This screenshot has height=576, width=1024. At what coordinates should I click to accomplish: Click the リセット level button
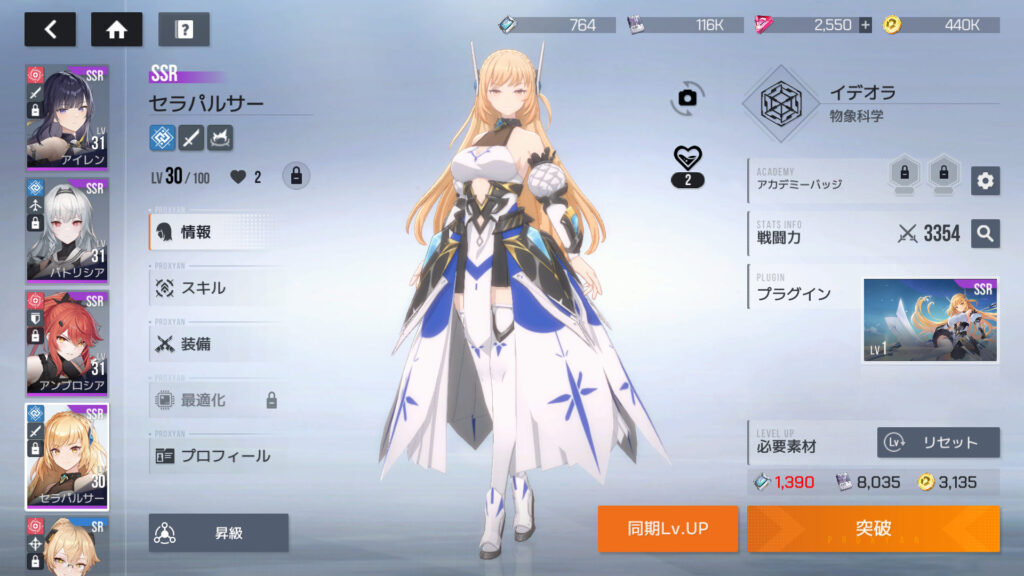(x=938, y=442)
